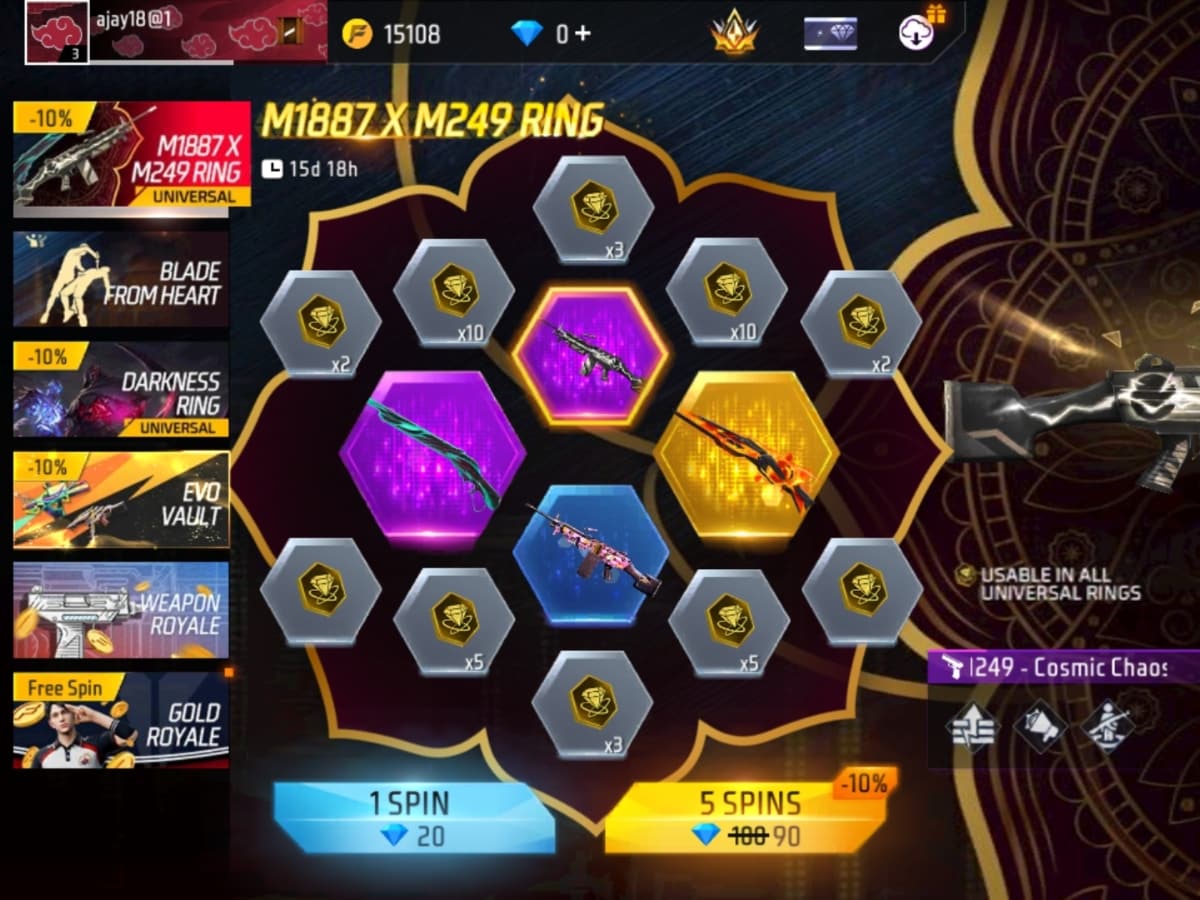Open the player profile avatar
1200x900 pixels.
pos(56,32)
